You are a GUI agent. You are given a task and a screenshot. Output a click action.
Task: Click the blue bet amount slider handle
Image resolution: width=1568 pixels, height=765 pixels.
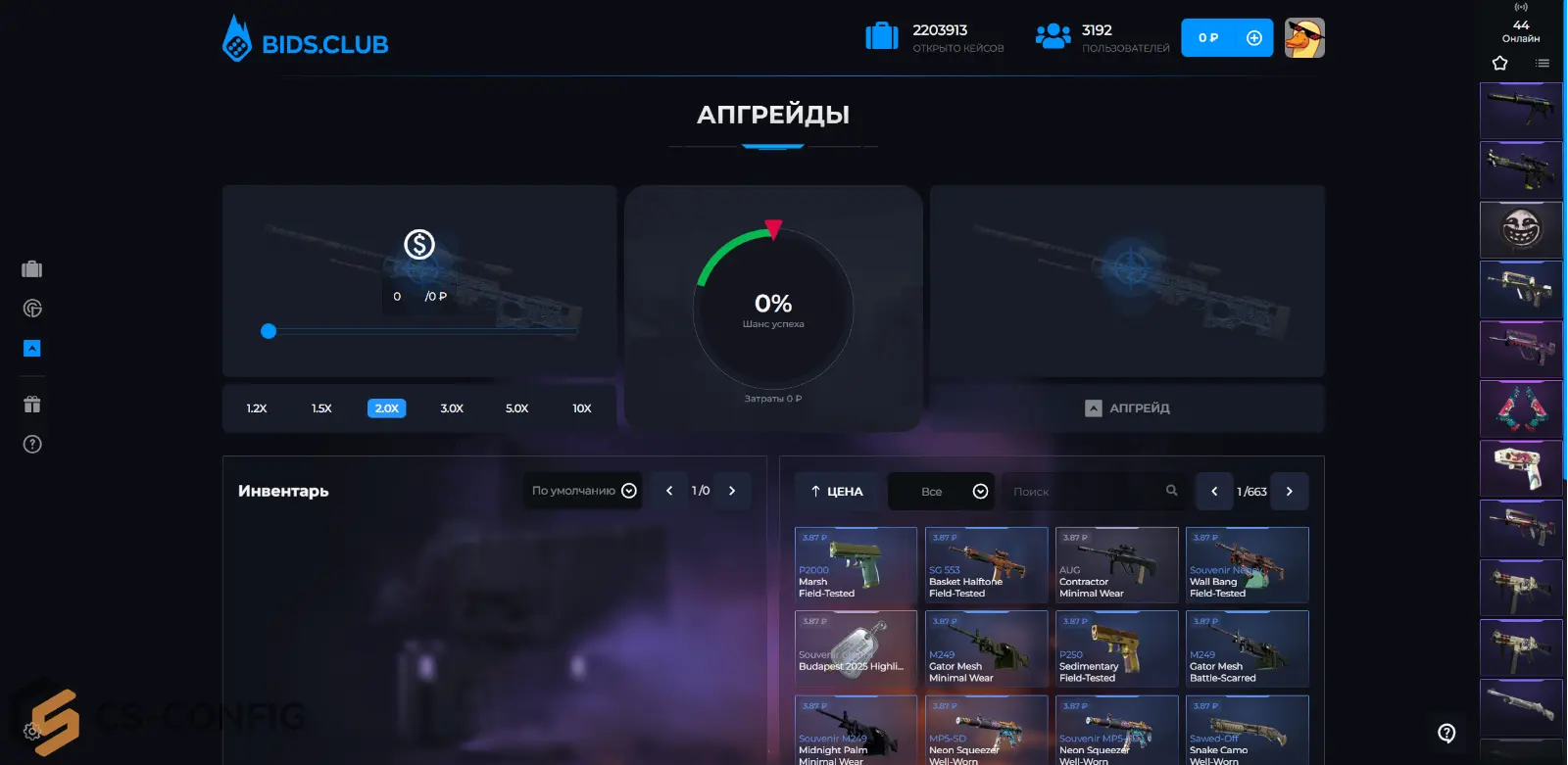tap(269, 331)
